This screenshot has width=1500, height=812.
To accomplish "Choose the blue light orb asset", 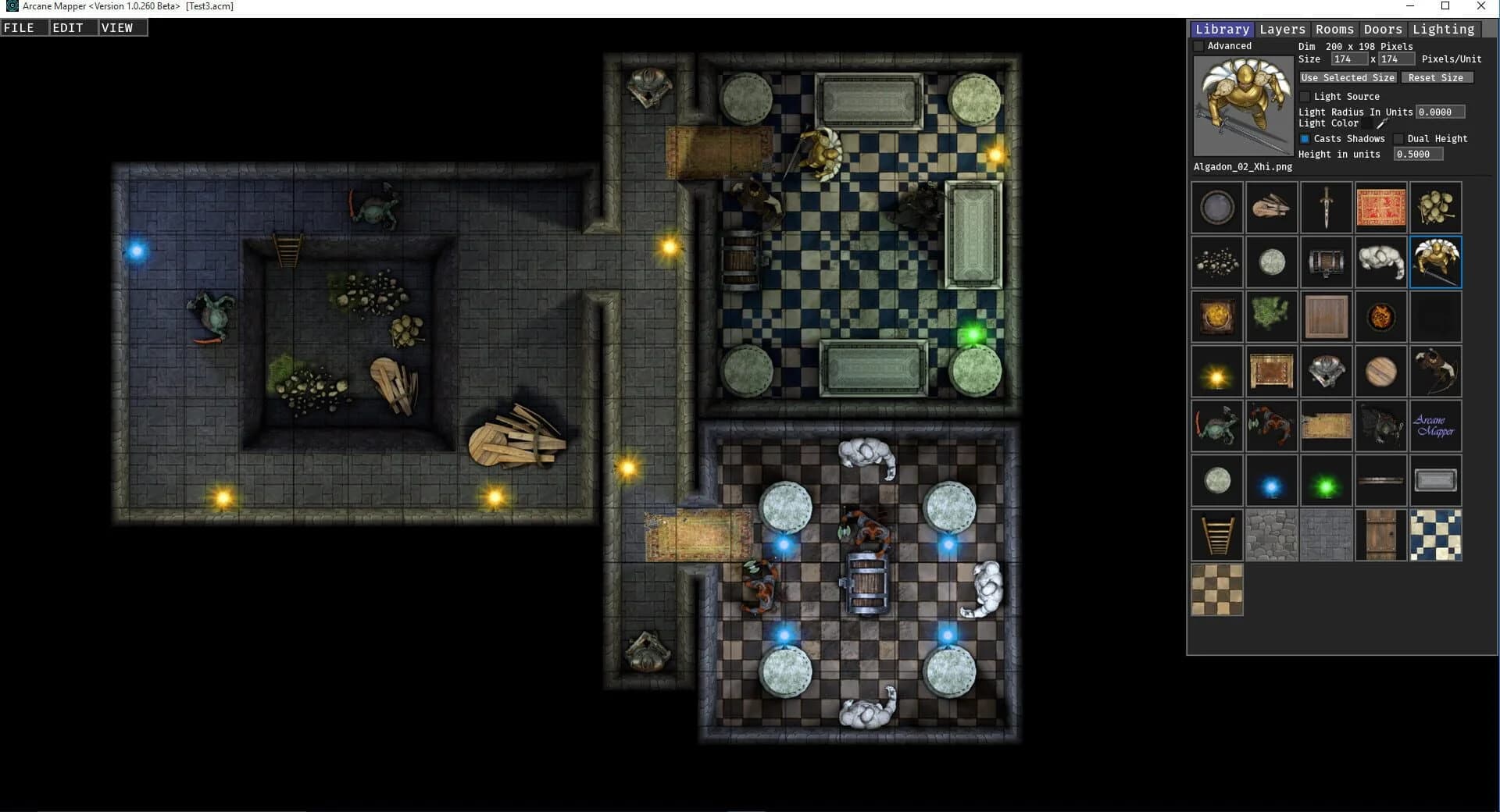I will coord(1272,480).
